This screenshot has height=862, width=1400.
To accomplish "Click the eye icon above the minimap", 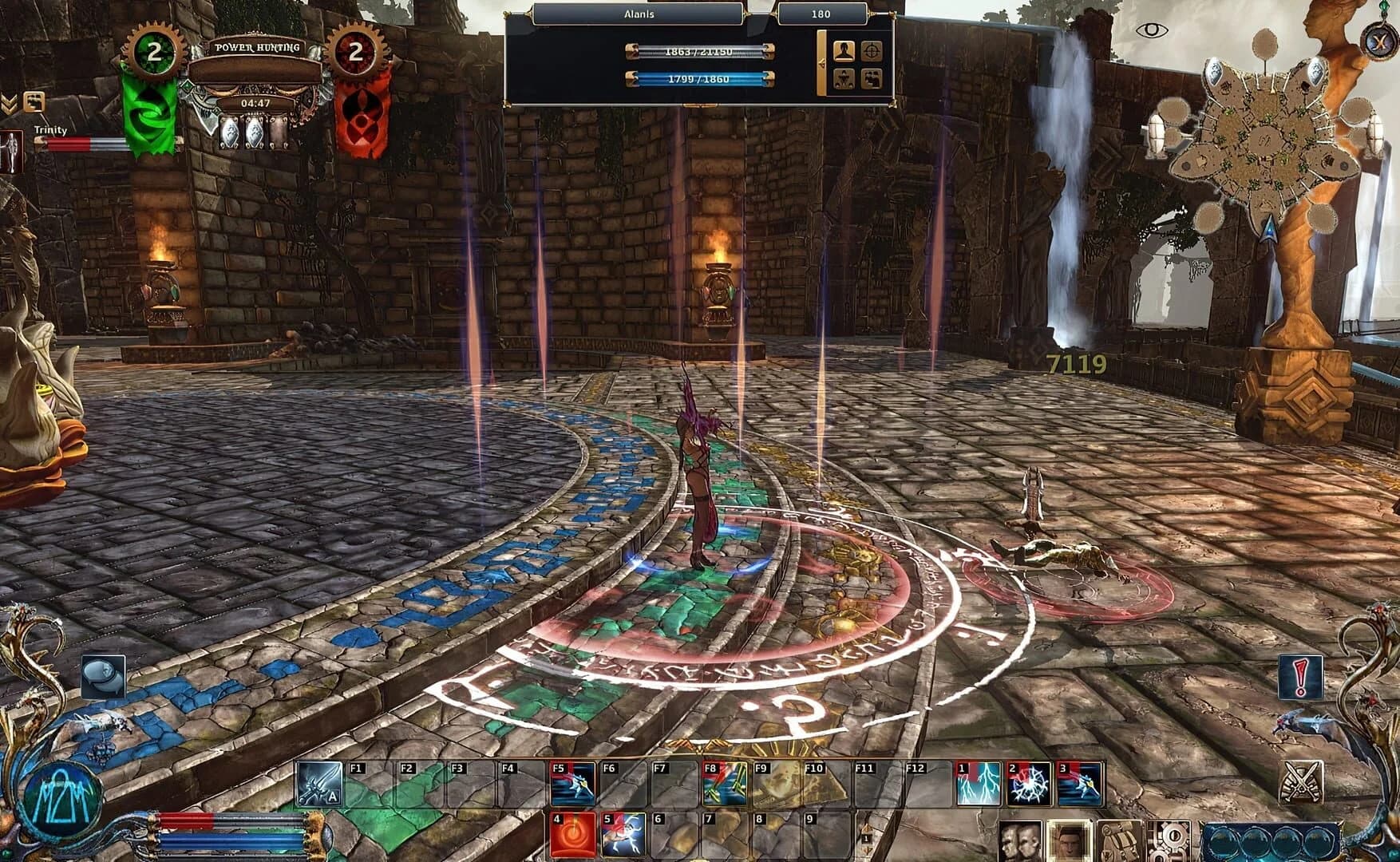I will tap(1152, 30).
